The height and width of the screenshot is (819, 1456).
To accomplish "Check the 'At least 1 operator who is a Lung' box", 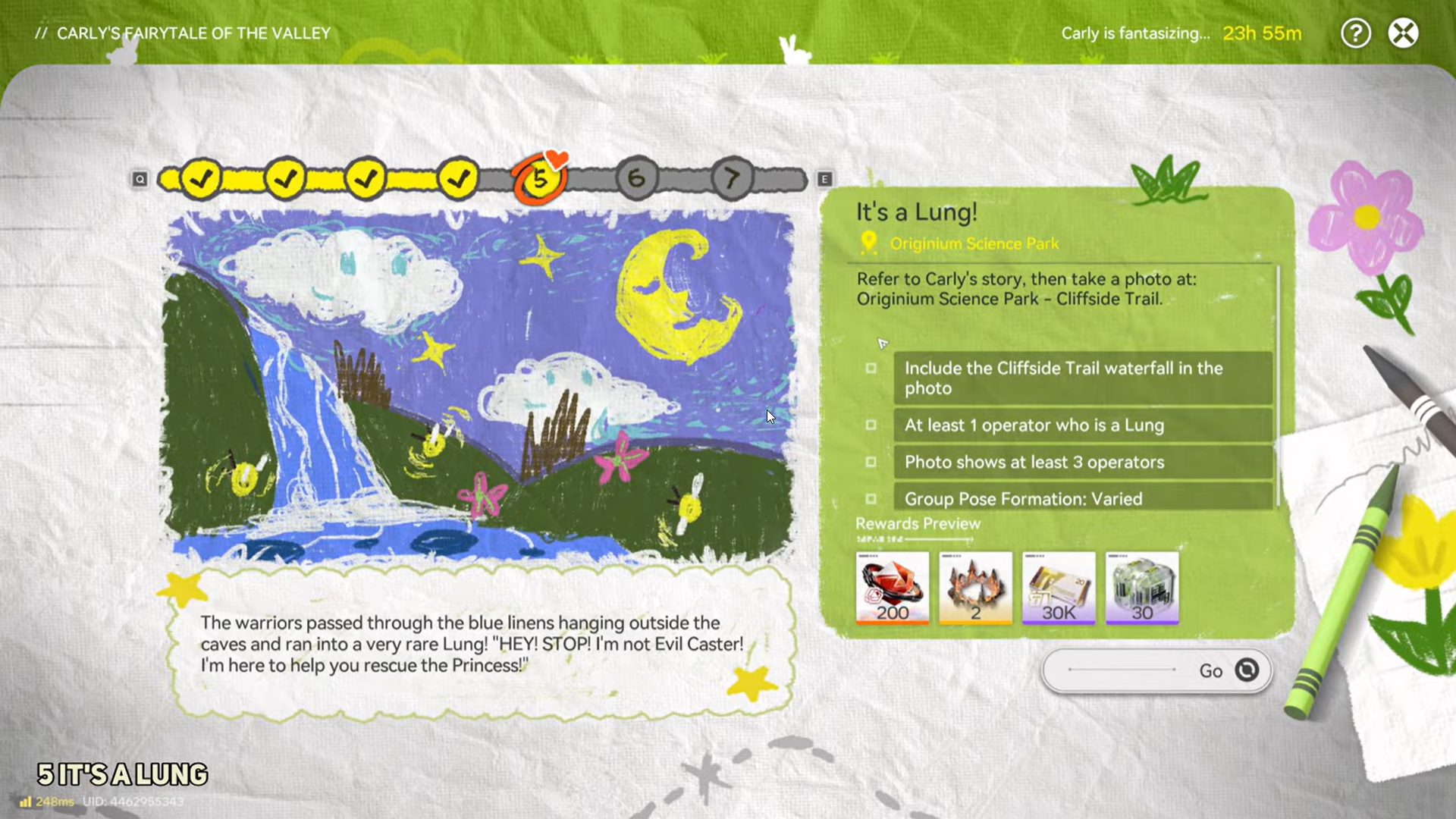I will click(870, 425).
